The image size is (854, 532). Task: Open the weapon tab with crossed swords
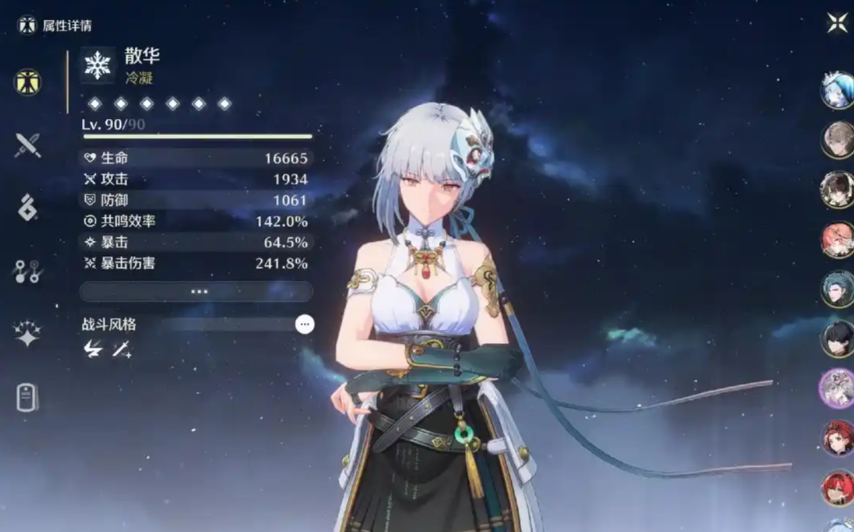tap(28, 145)
